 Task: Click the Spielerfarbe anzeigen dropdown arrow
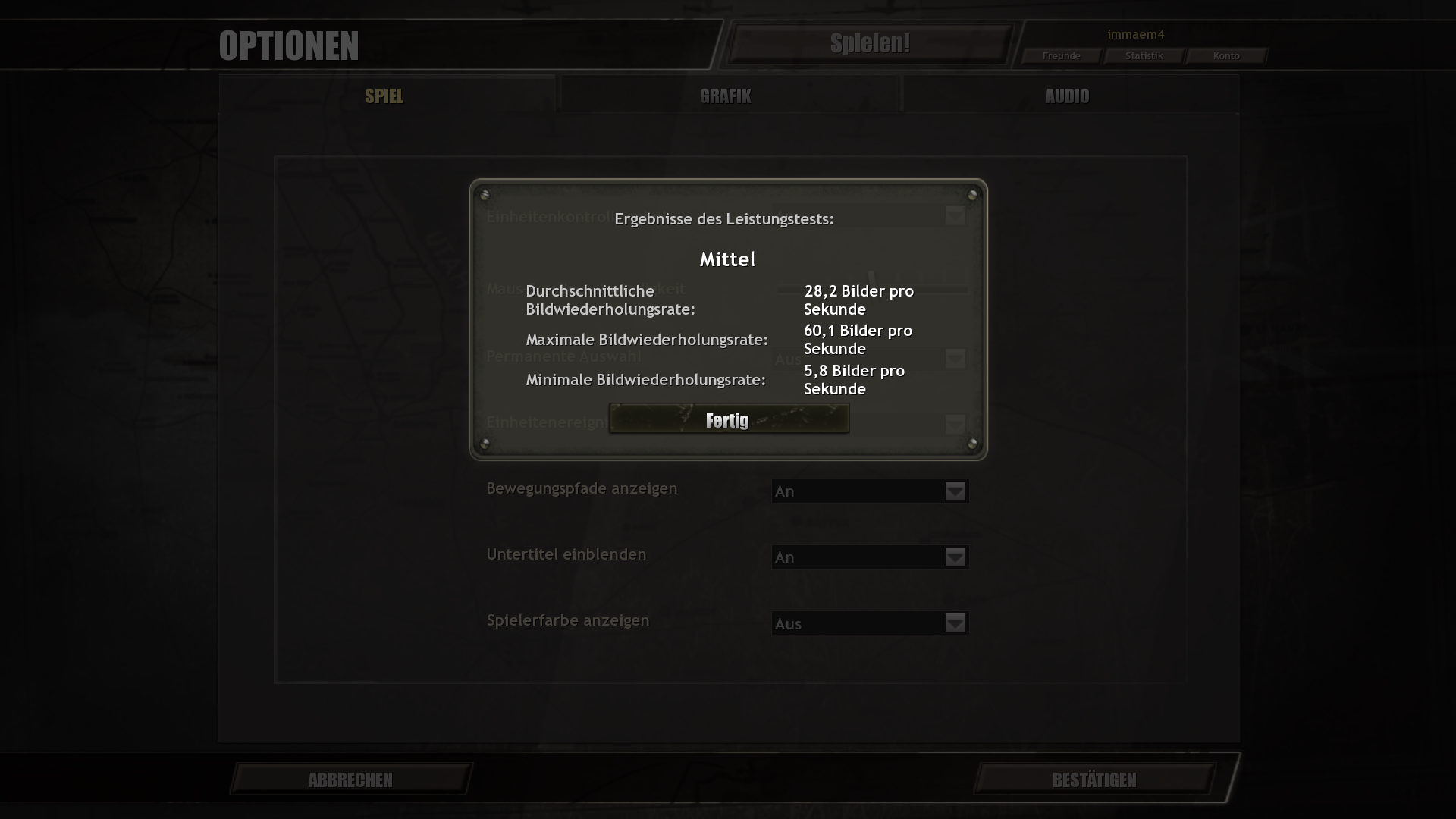(x=955, y=623)
